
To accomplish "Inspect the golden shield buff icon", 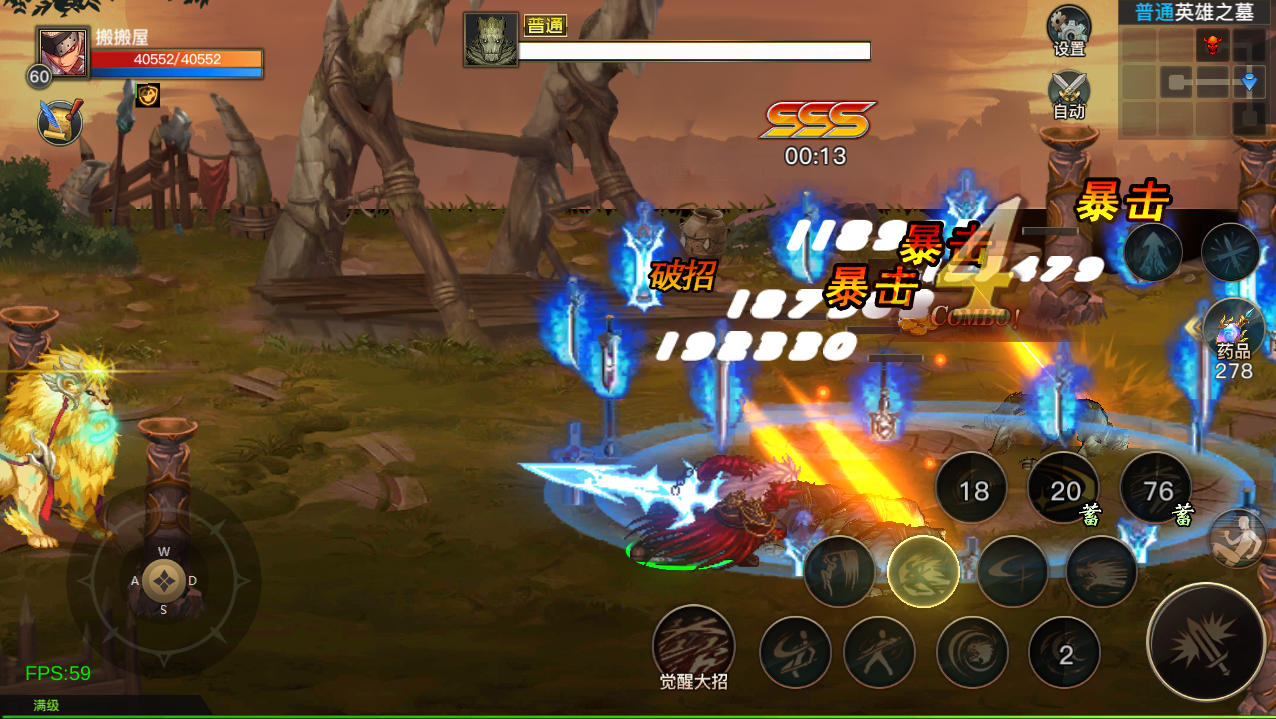I will pyautogui.click(x=147, y=95).
